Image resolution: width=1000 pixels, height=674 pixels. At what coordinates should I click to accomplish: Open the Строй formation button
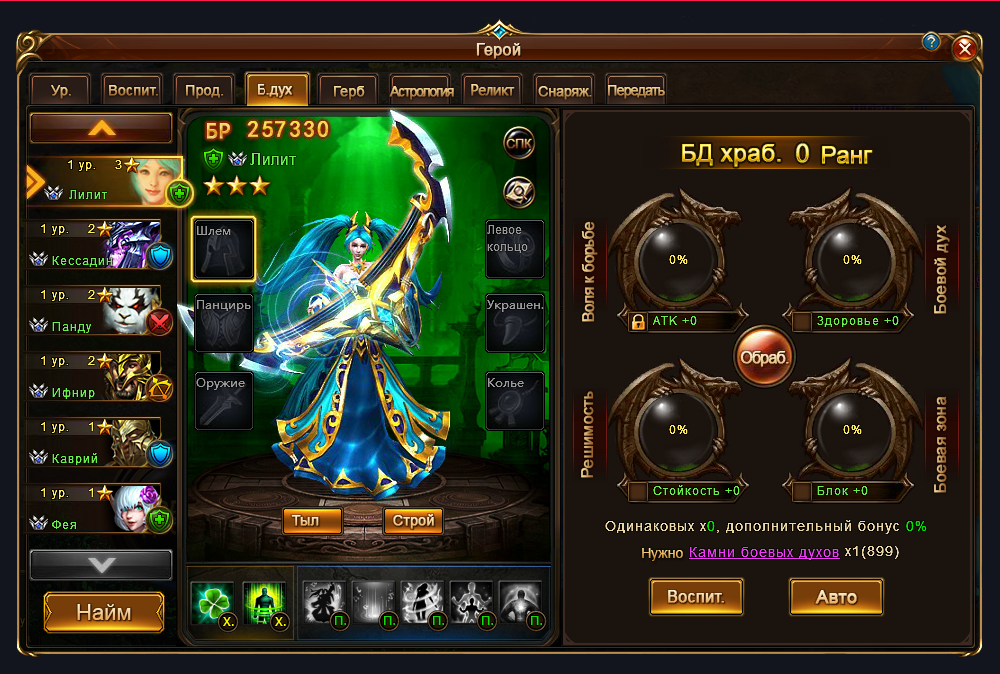tap(413, 521)
